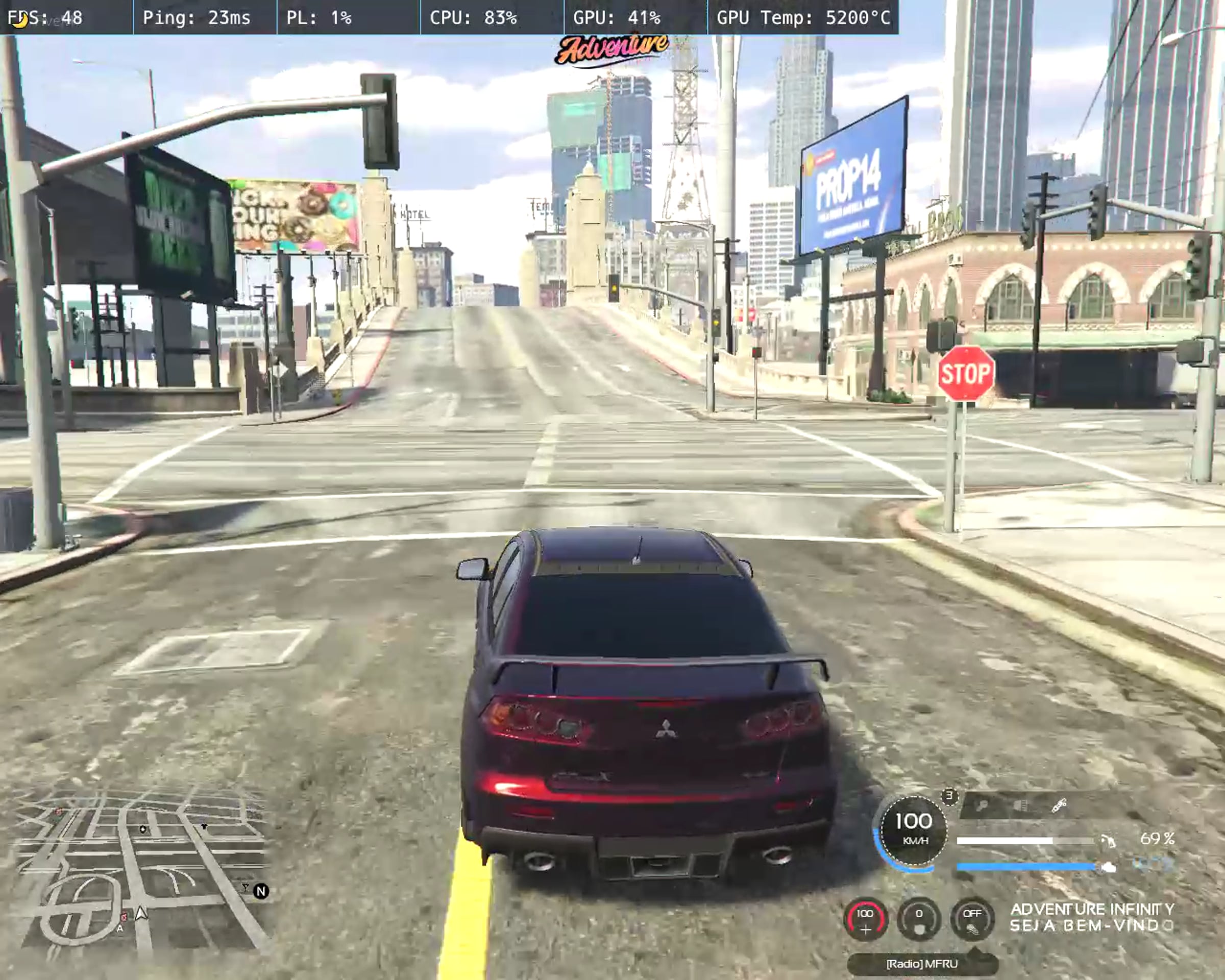The image size is (1225, 980).
Task: Toggle the headlight icon on the vehicle HUD
Action: [x=1020, y=805]
